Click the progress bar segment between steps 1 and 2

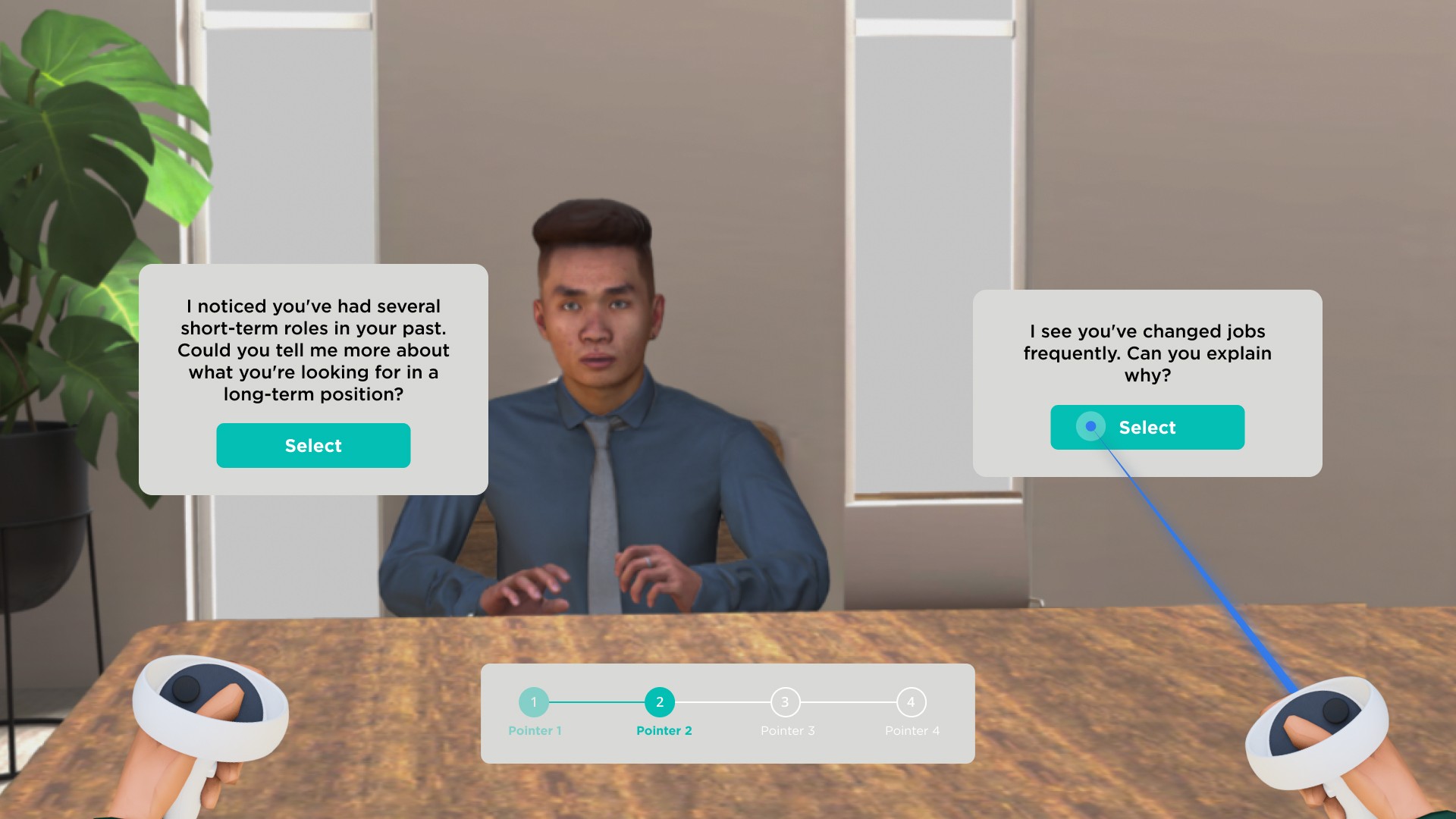[x=598, y=702]
